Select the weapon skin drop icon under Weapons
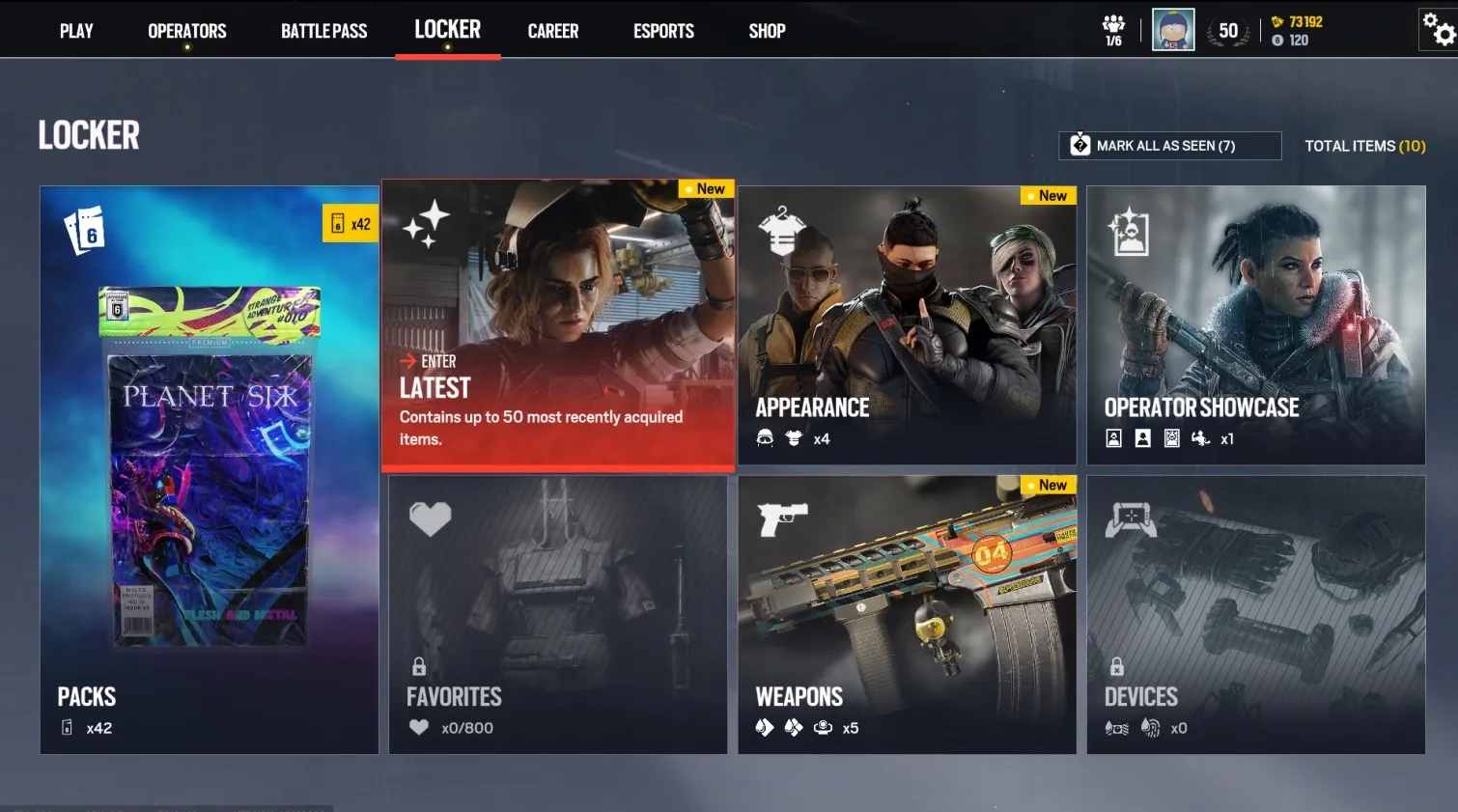 coord(766,728)
